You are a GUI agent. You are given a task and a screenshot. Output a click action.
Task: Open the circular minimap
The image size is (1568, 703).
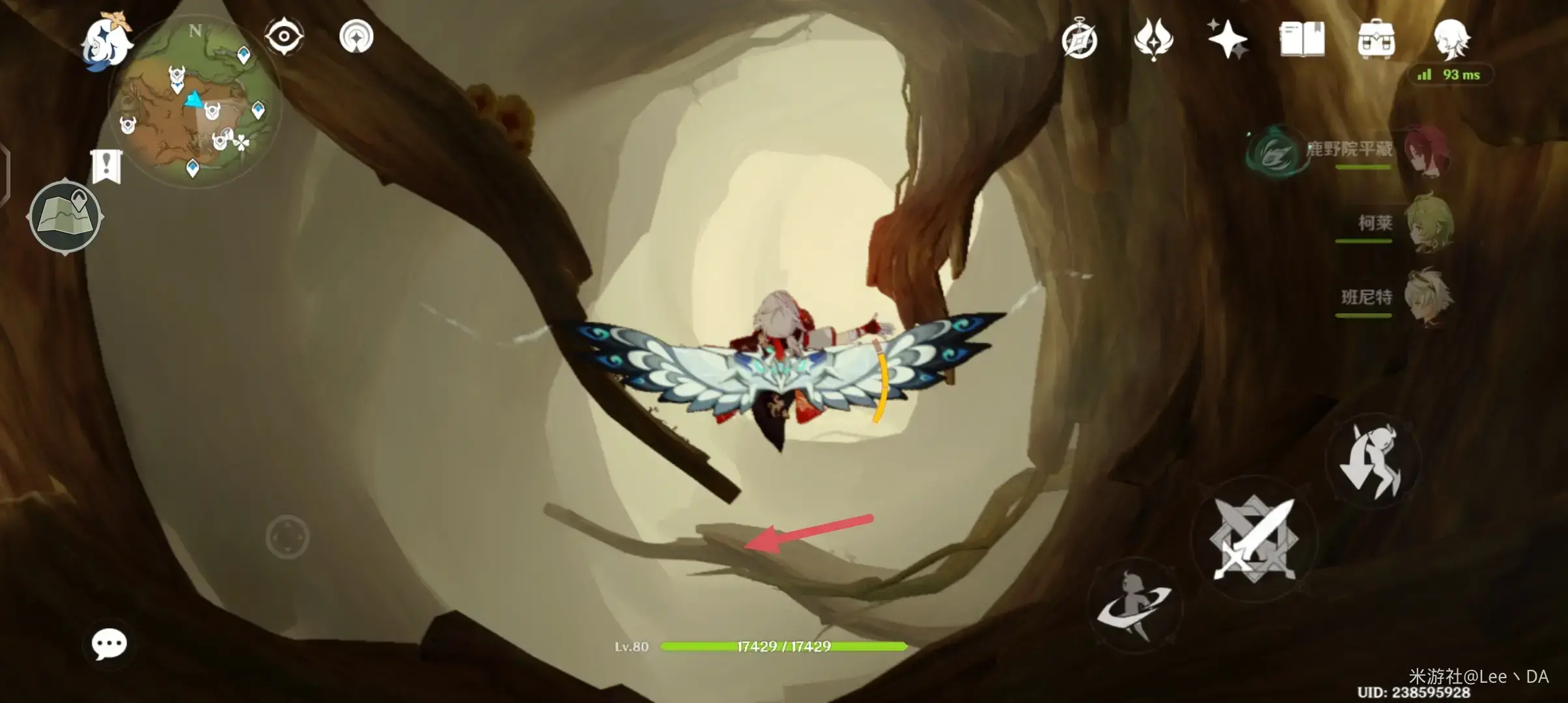coord(194,104)
